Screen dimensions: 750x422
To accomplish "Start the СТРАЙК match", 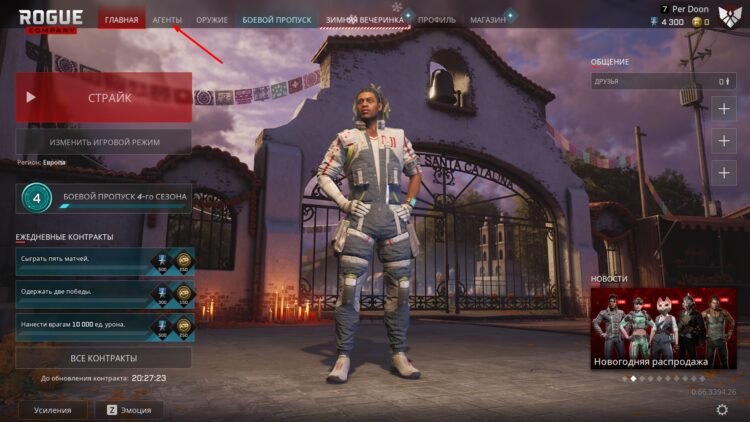I will tap(103, 98).
